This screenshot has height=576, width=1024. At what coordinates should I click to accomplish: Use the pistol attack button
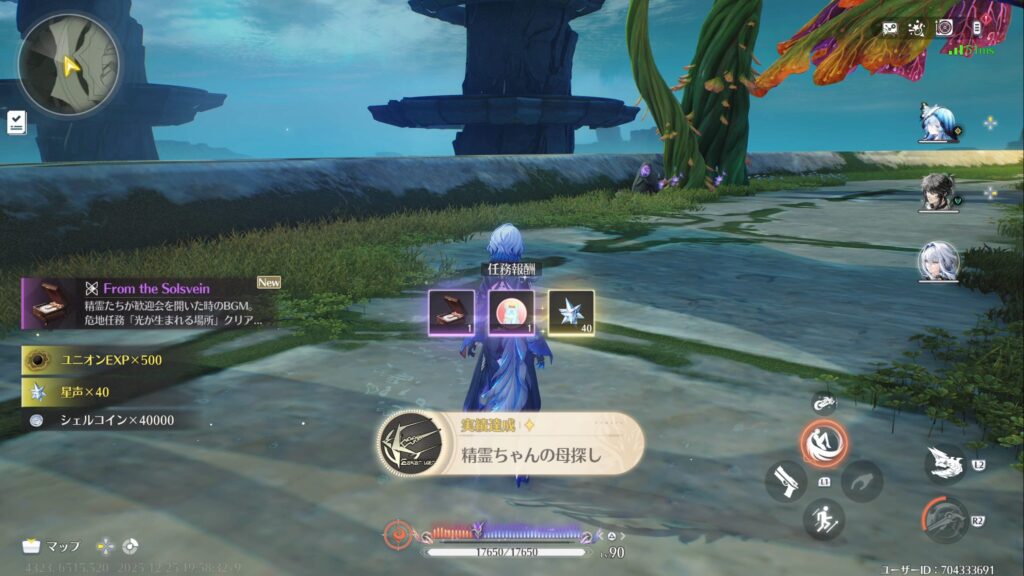tap(786, 481)
